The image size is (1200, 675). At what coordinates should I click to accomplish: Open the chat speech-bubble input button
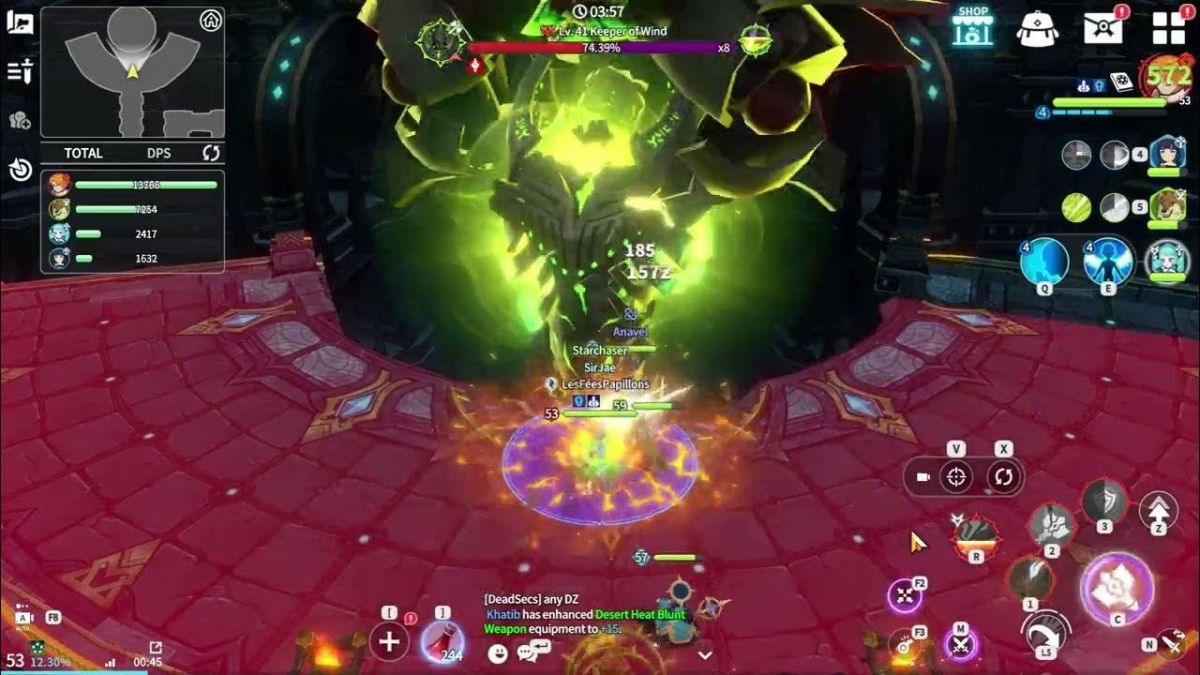(527, 654)
